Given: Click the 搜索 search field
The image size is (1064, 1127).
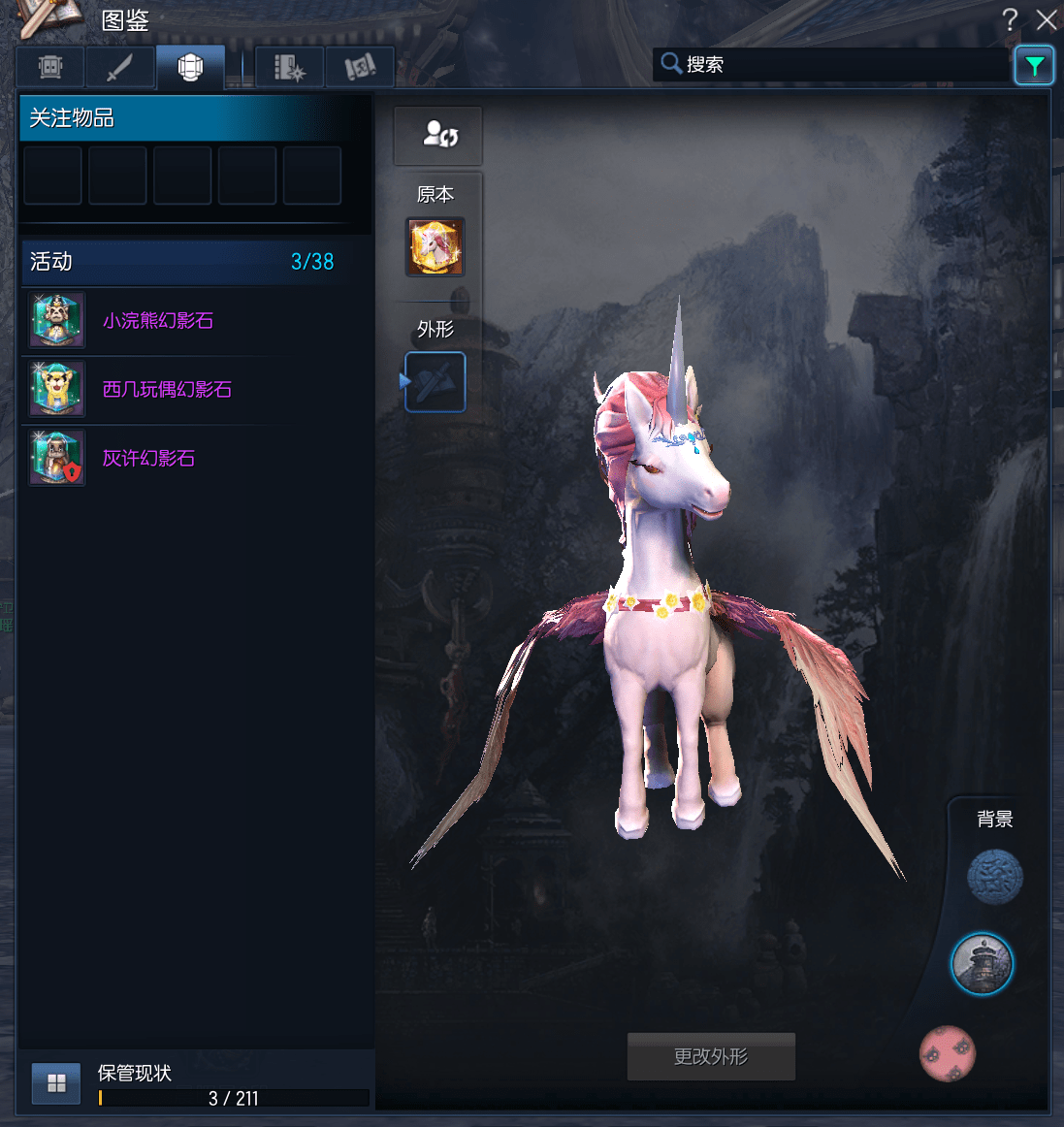Looking at the screenshot, I should pyautogui.click(x=834, y=65).
